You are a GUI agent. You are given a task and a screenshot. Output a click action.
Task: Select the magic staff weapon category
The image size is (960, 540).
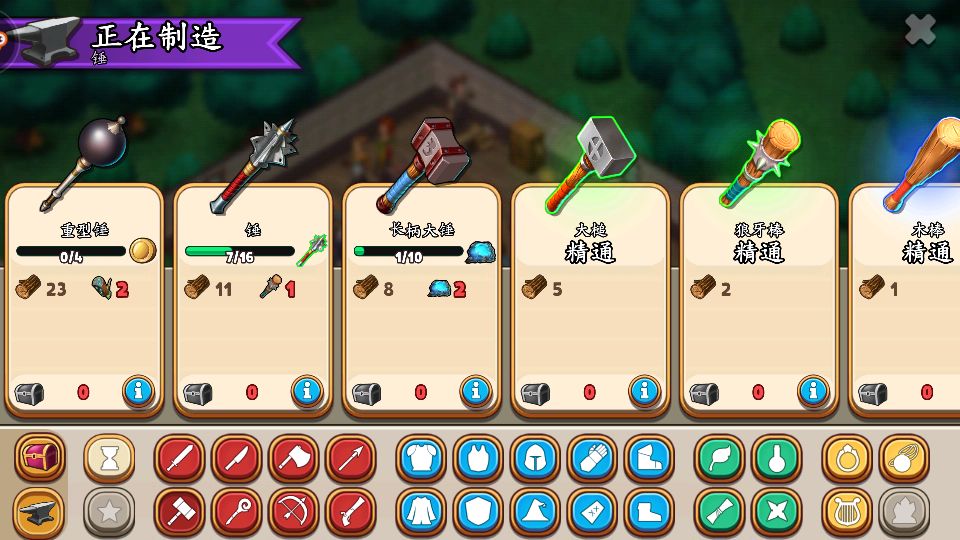pyautogui.click(x=237, y=512)
